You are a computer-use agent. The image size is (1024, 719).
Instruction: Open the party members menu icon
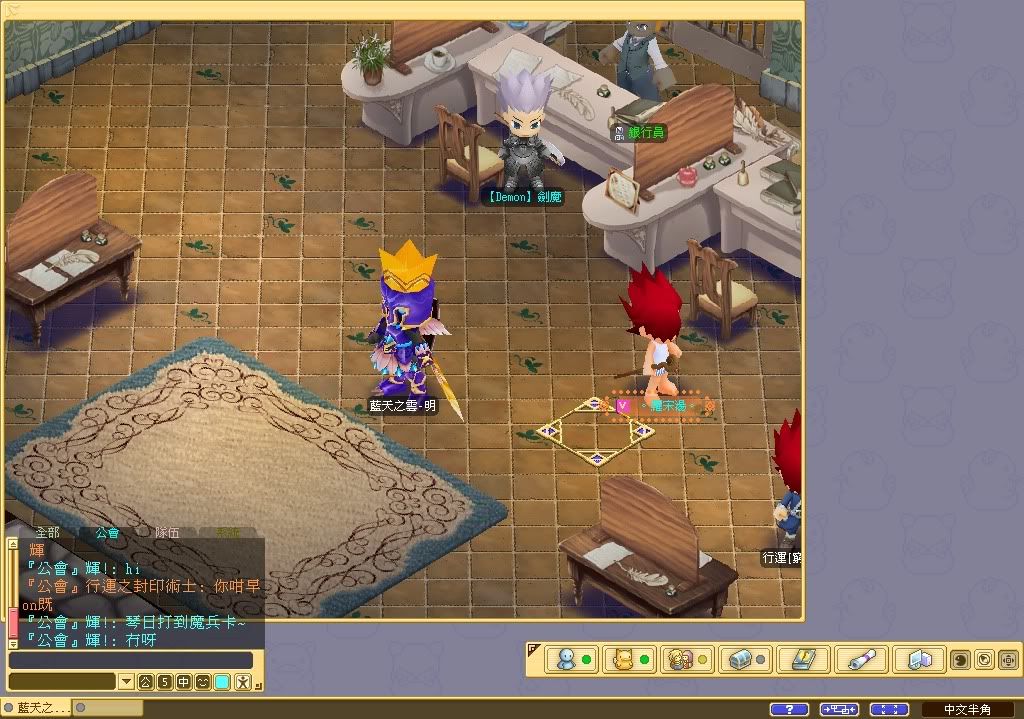680,660
